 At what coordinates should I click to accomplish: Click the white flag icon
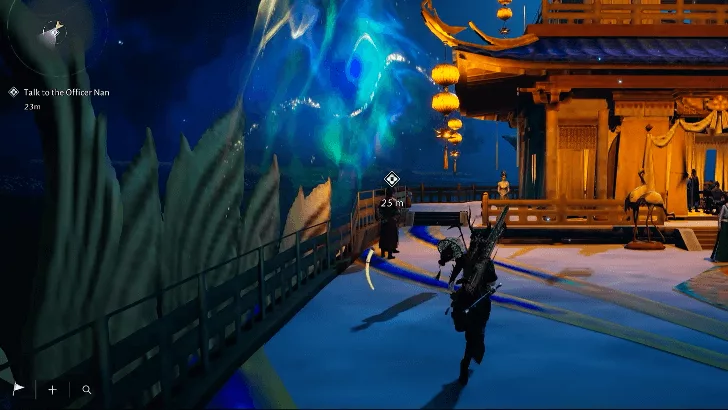pyautogui.click(x=18, y=389)
